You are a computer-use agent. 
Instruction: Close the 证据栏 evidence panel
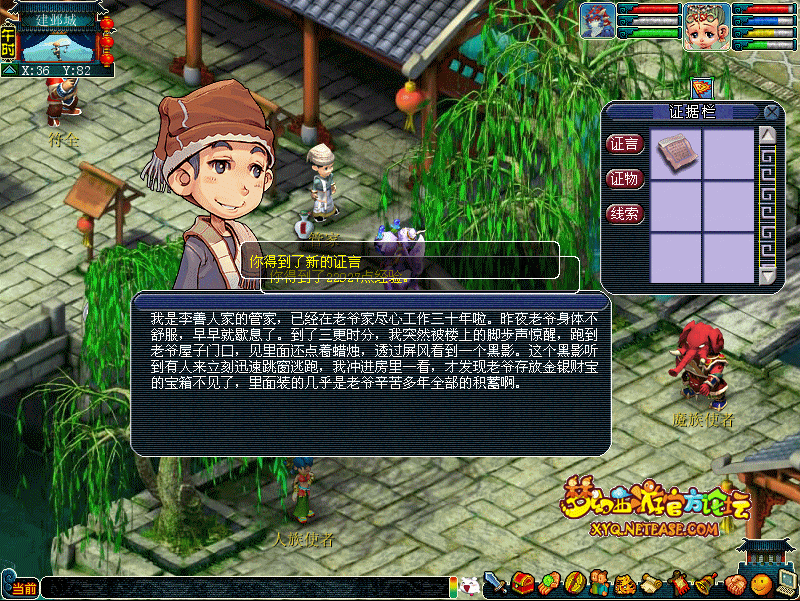[771, 113]
